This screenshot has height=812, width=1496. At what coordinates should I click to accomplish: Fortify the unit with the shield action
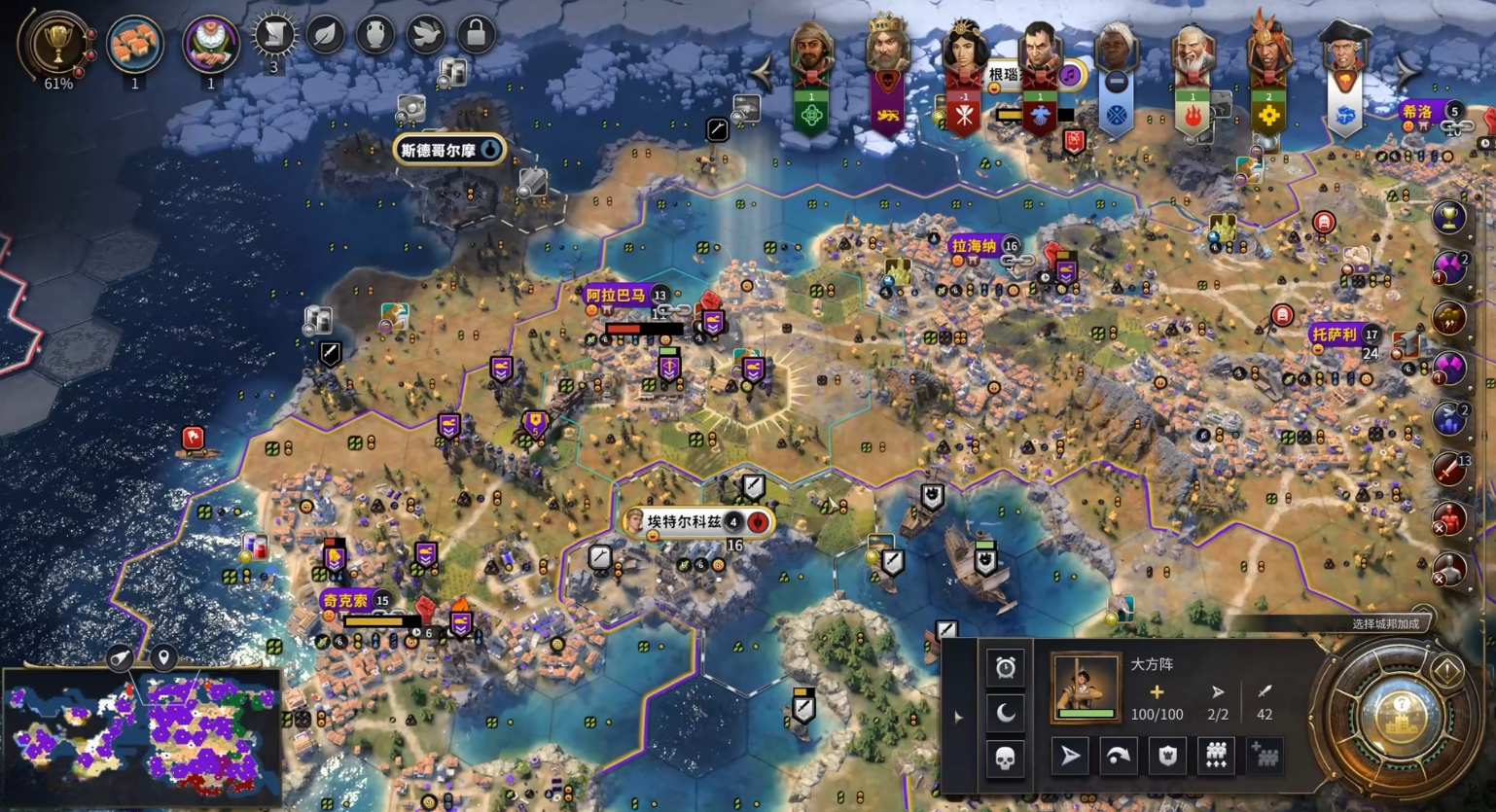click(x=1167, y=756)
